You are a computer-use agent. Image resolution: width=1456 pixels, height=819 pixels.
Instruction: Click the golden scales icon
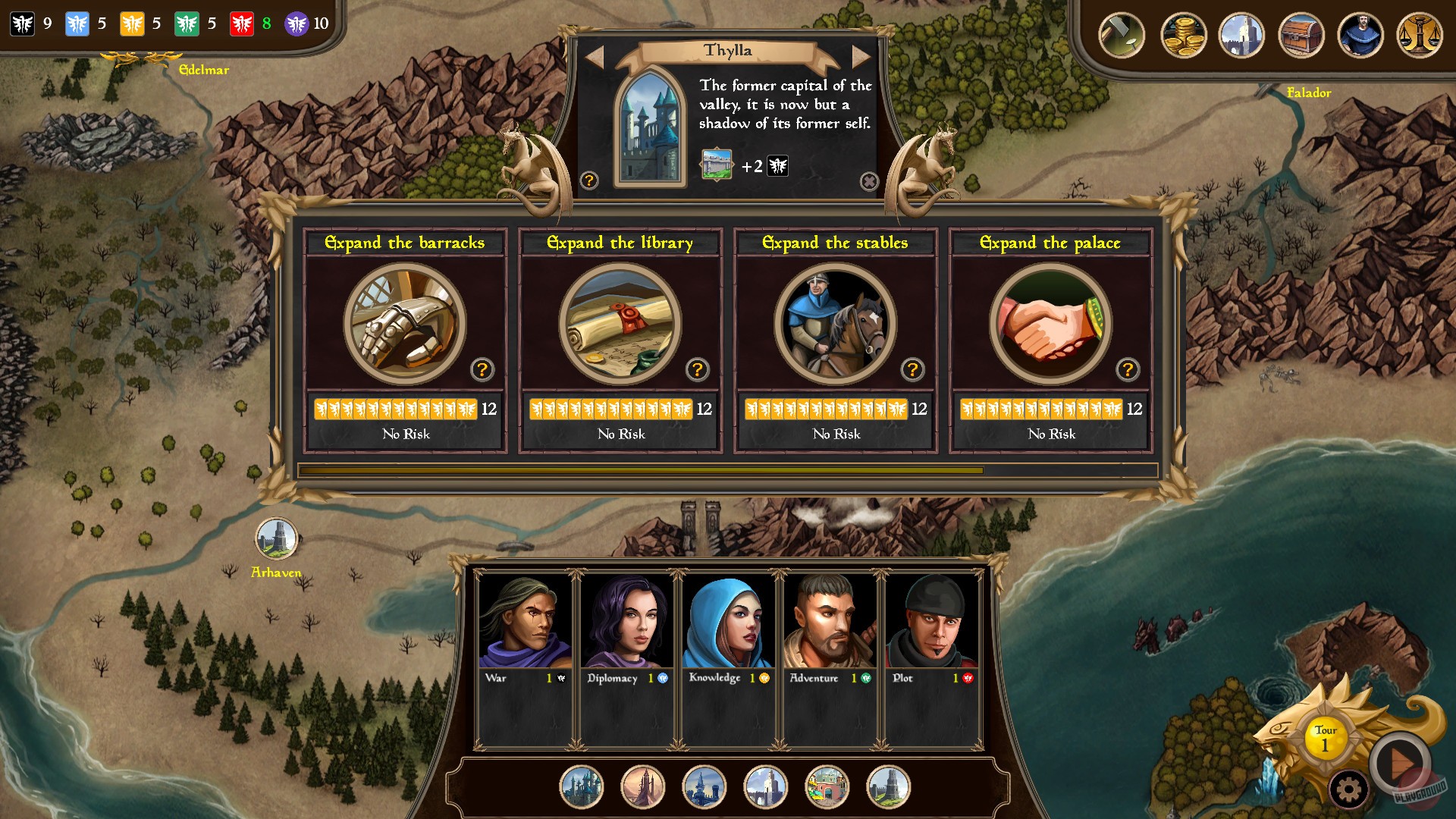click(x=1419, y=36)
